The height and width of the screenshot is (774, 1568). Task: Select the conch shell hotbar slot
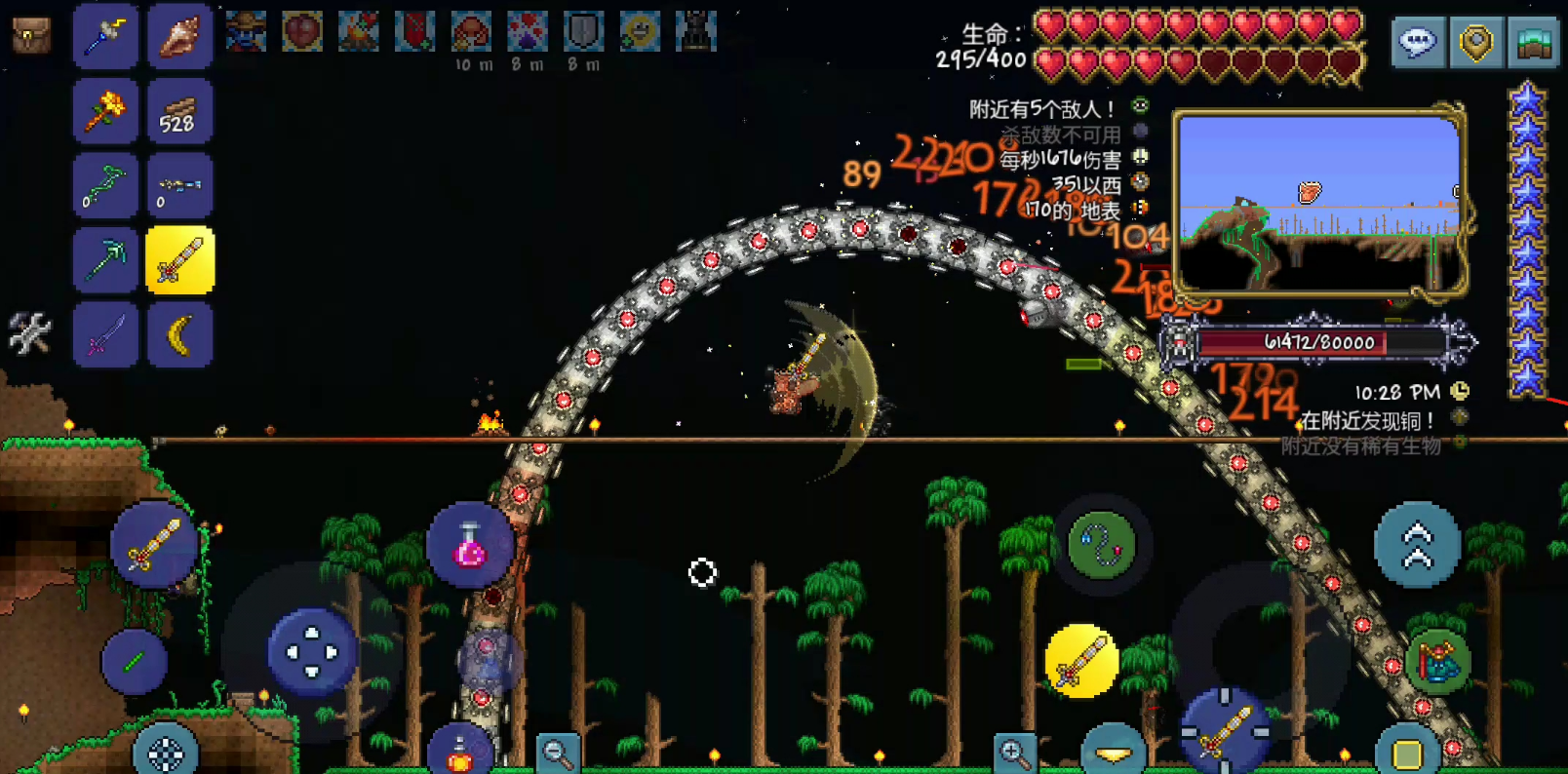(x=180, y=36)
